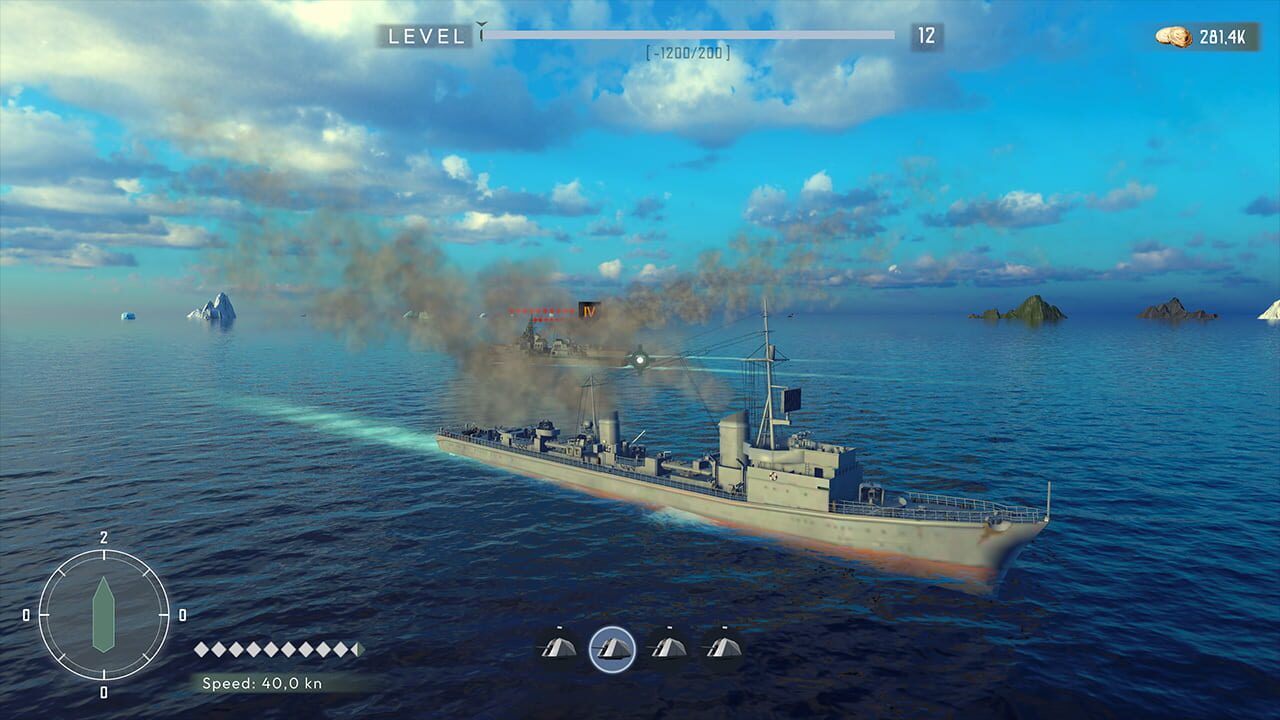The height and width of the screenshot is (720, 1280).
Task: Toggle the readiness dot above the first turret
Action: pos(560,627)
